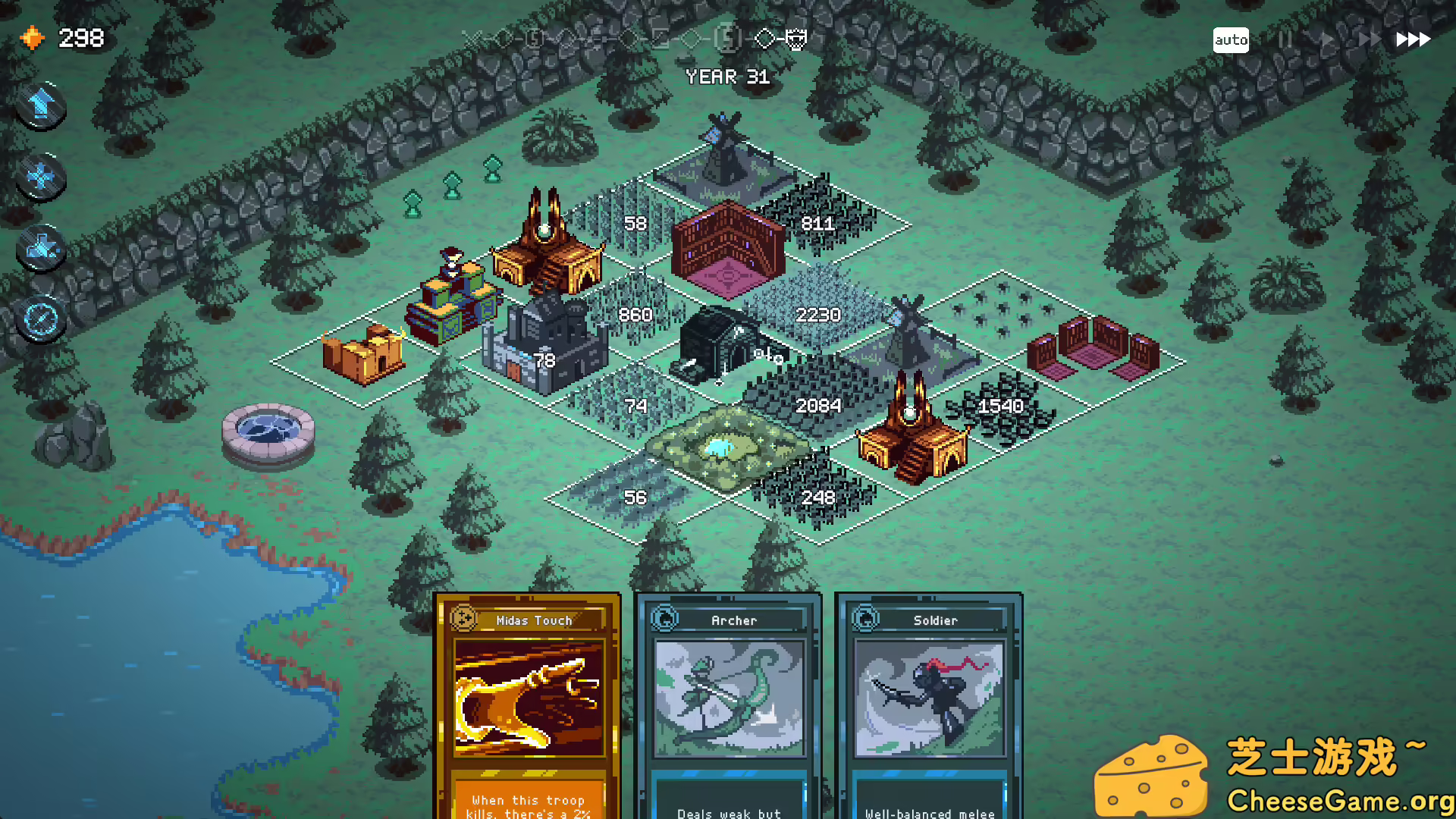Screen dimensions: 1456x819
Task: Select the diamond milestone icon before the crown
Action: 764,39
